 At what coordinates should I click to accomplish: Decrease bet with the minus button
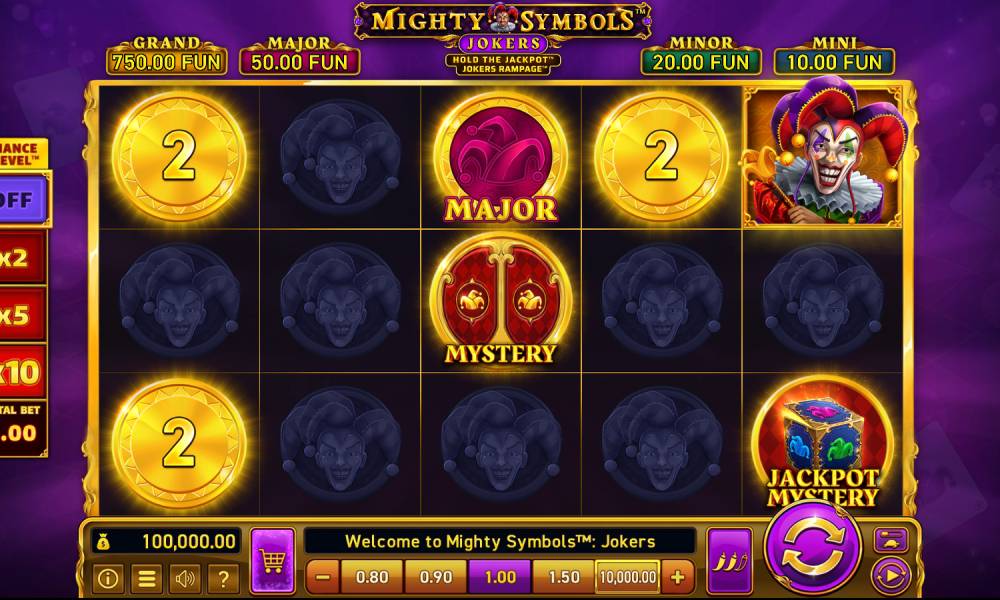pyautogui.click(x=322, y=577)
